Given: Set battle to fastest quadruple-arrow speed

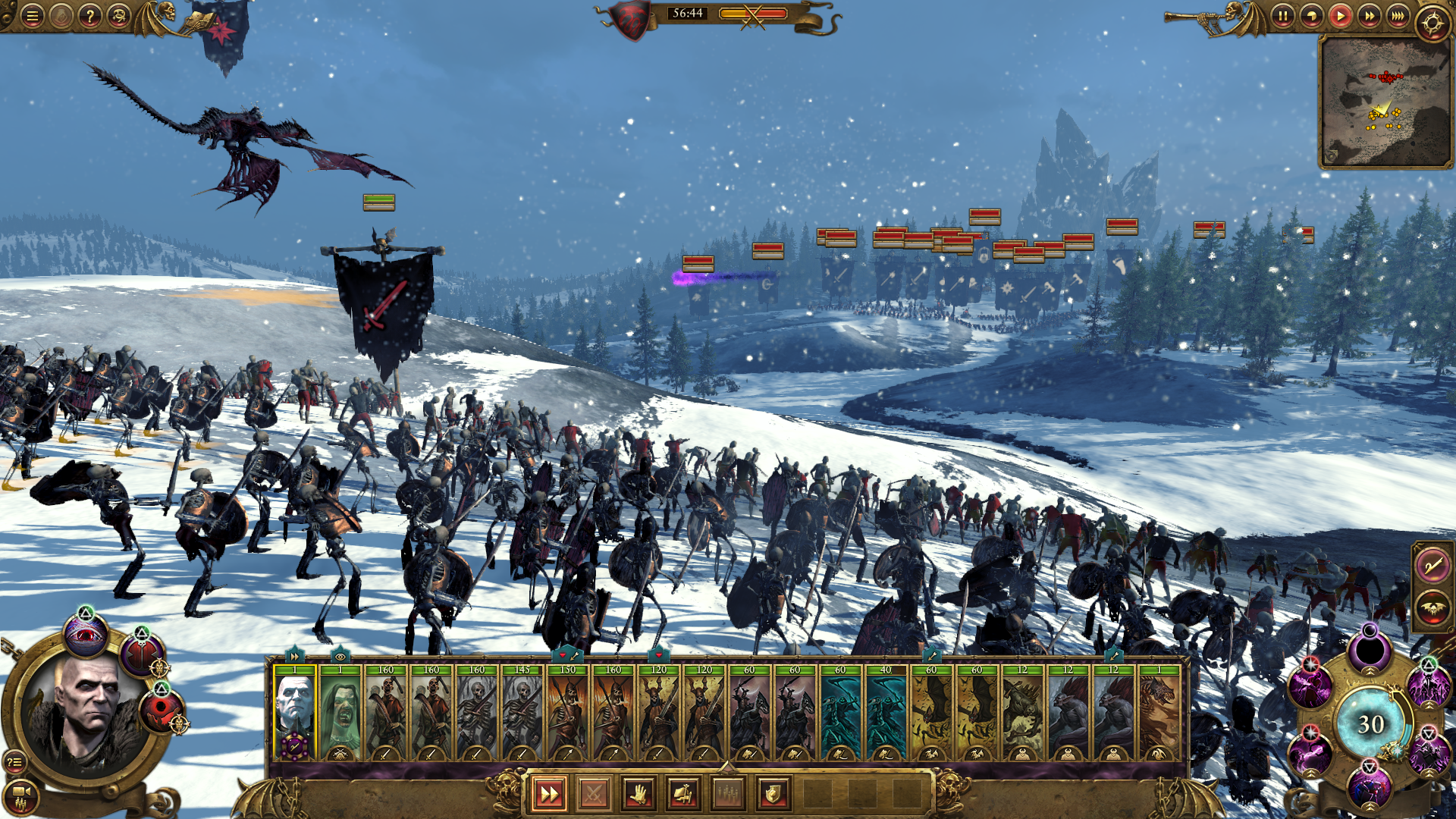Looking at the screenshot, I should coord(1398,16).
